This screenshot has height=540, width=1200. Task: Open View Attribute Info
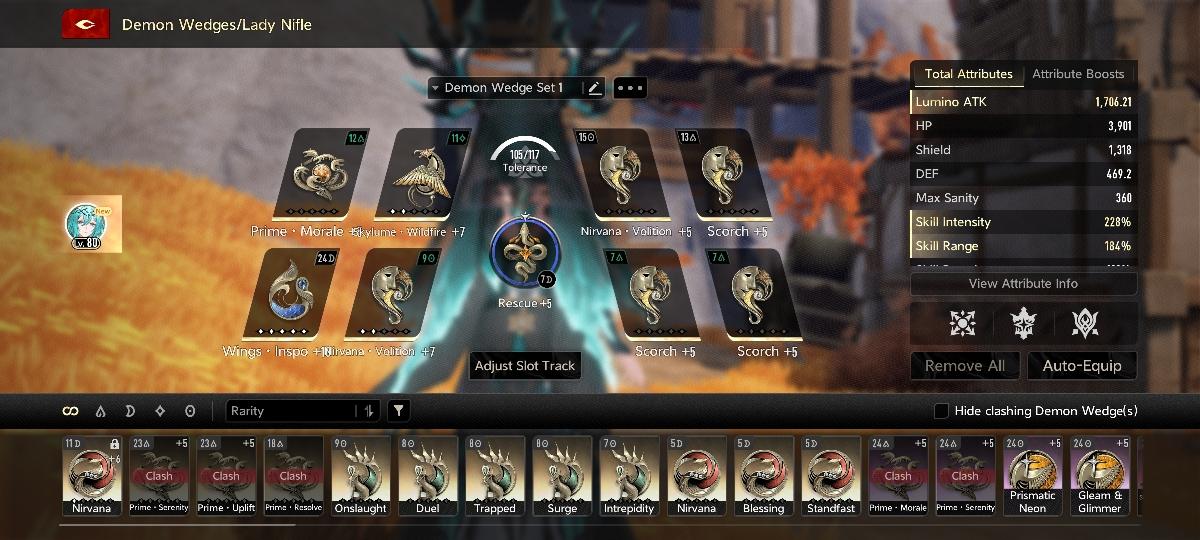pyautogui.click(x=1023, y=284)
